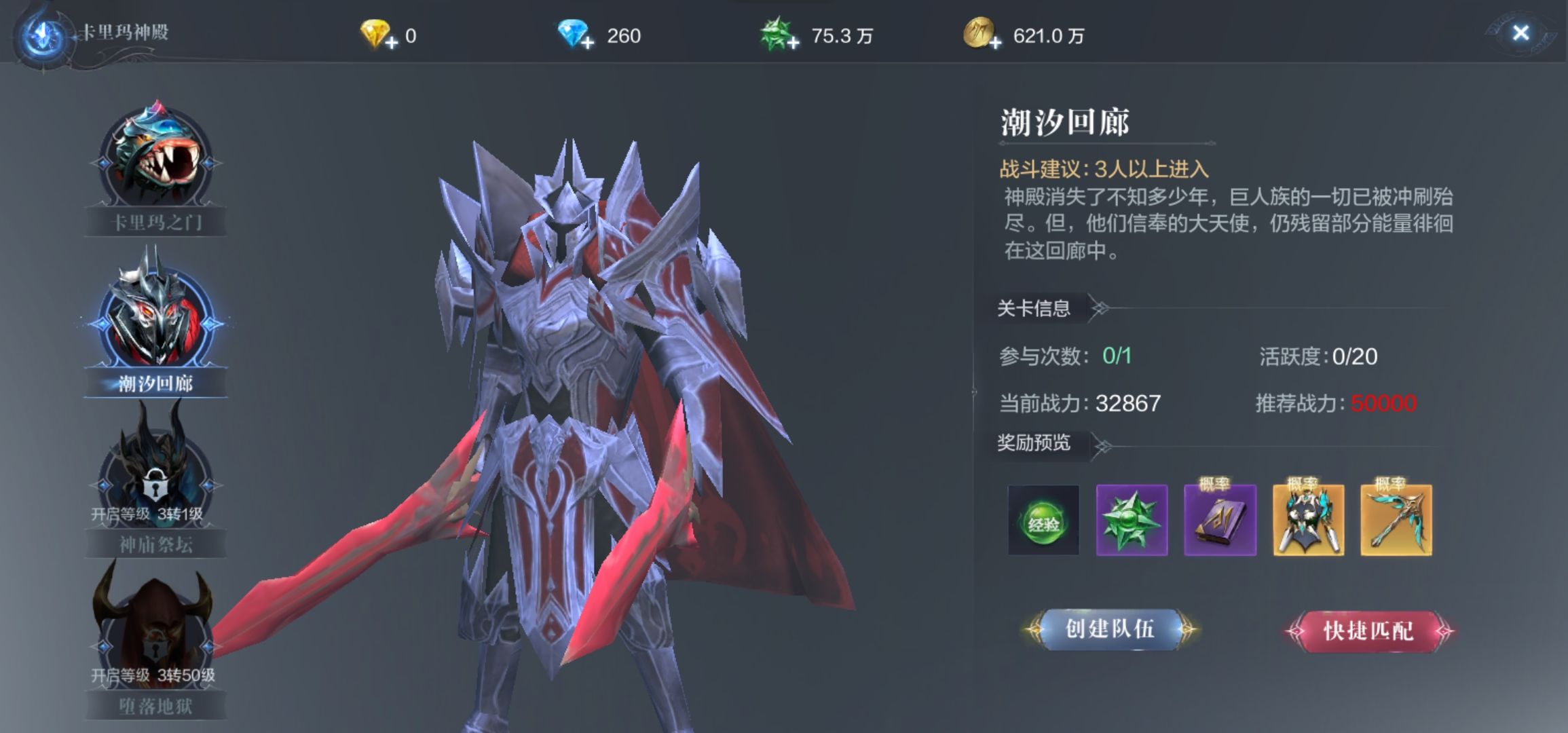Open the purple 概率 book reward icon
Image resolution: width=1568 pixels, height=733 pixels.
(x=1220, y=520)
